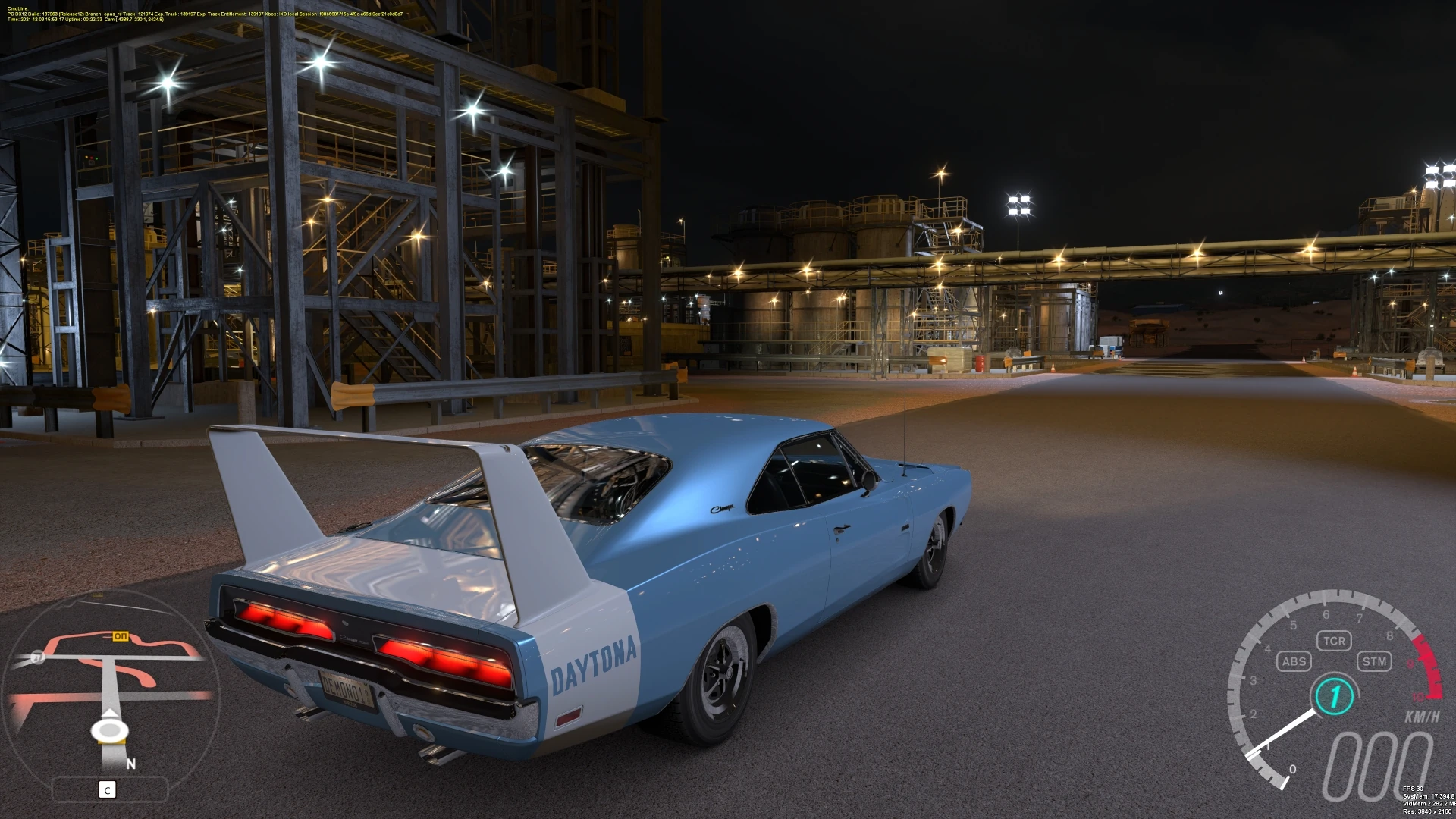This screenshot has width=1456, height=819.
Task: Select the ABS indicator on the speedometer
Action: [x=1293, y=661]
